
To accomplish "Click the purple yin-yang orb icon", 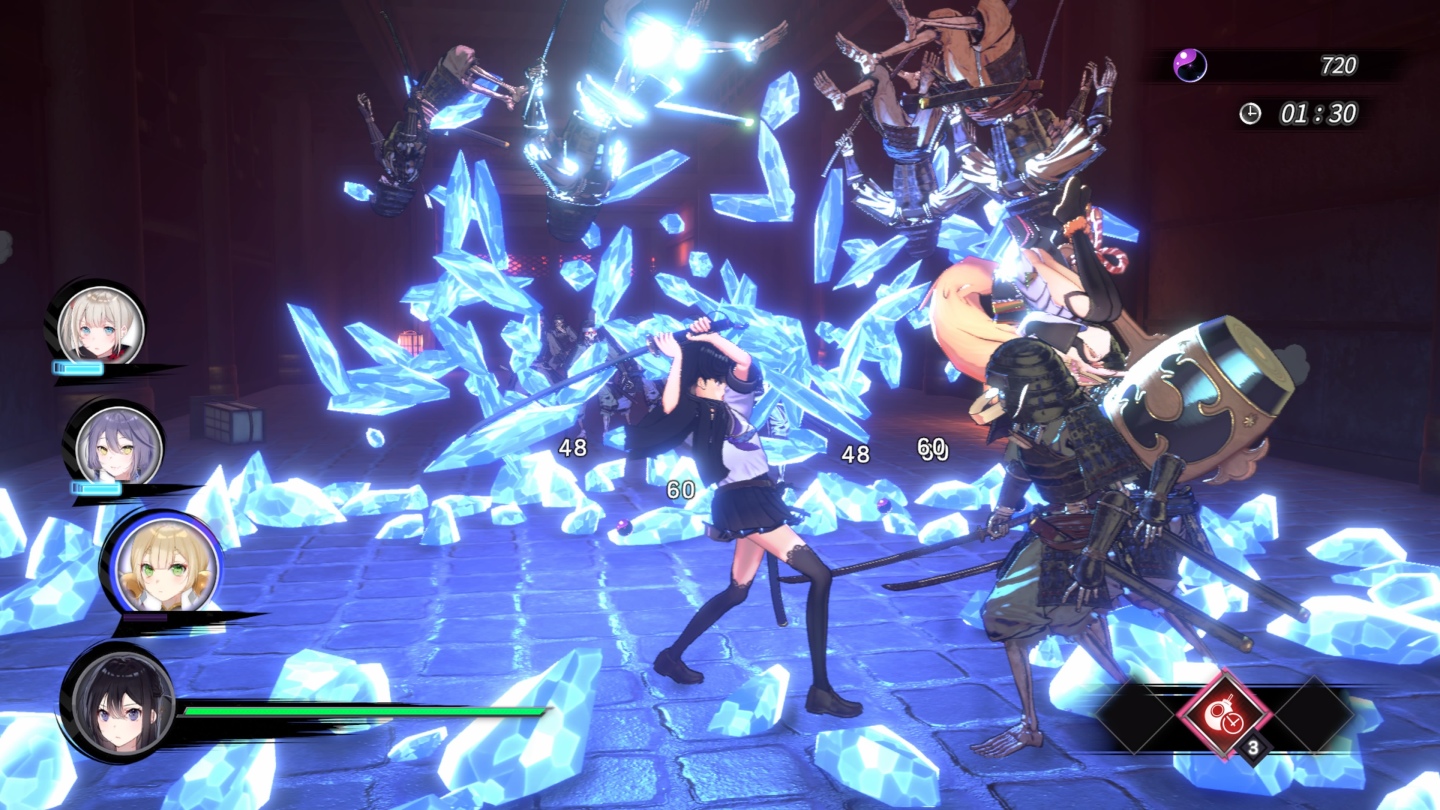I will click(1190, 66).
